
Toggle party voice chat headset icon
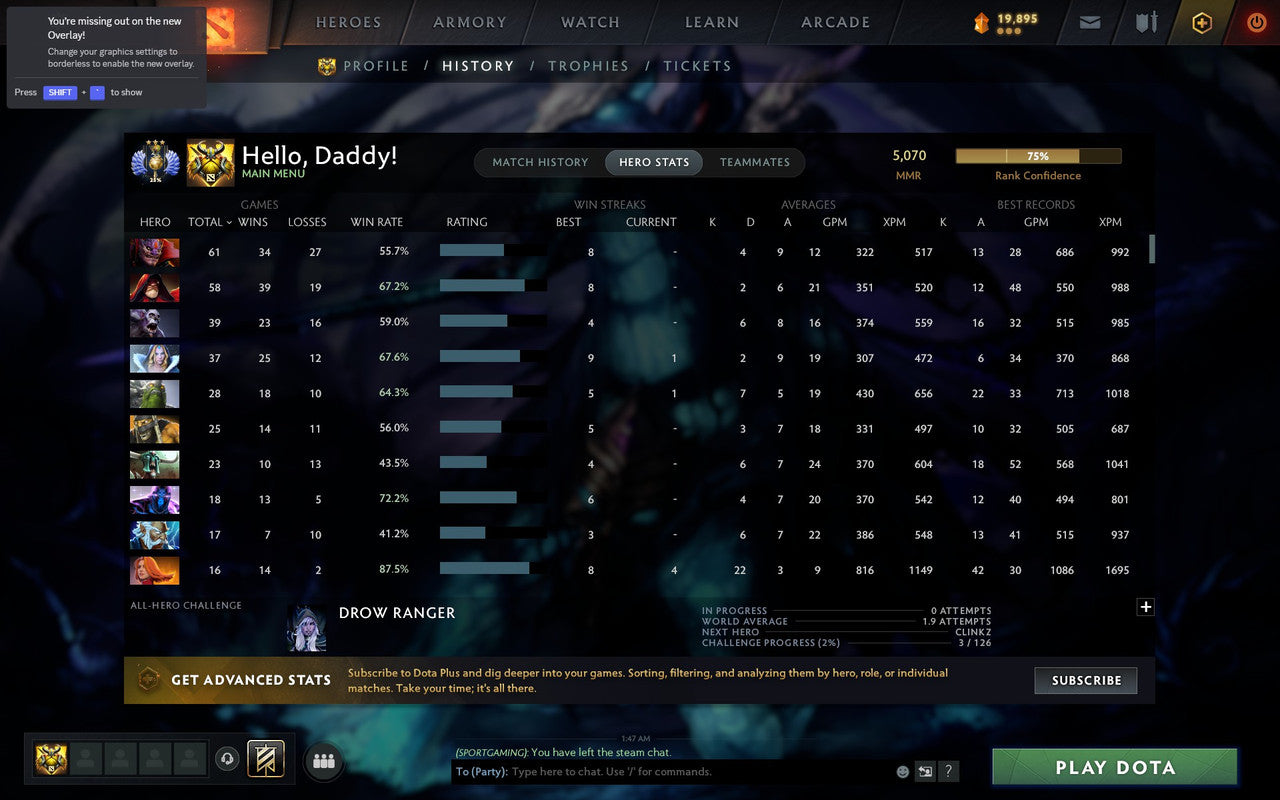point(227,760)
